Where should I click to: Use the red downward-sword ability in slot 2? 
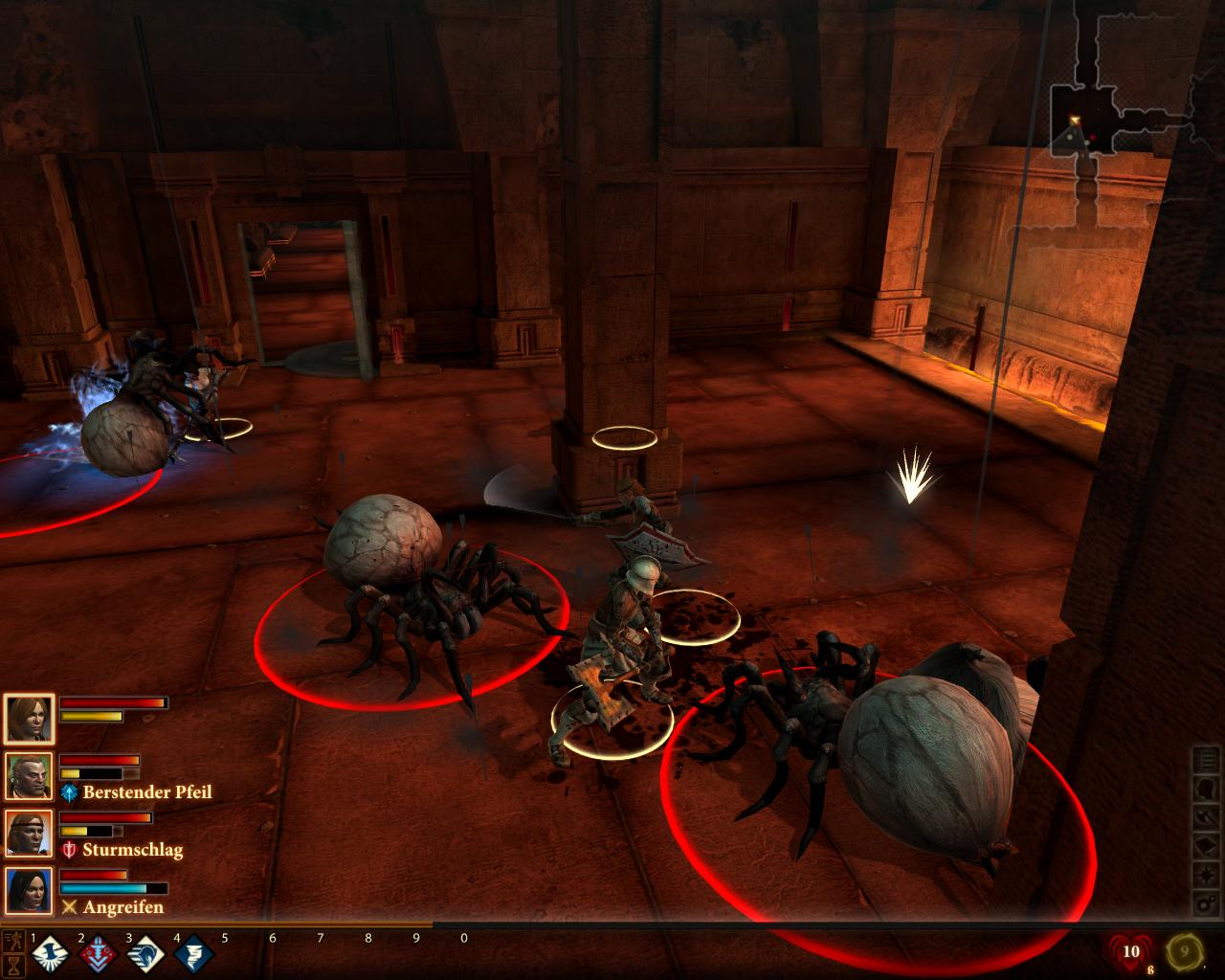point(96,954)
